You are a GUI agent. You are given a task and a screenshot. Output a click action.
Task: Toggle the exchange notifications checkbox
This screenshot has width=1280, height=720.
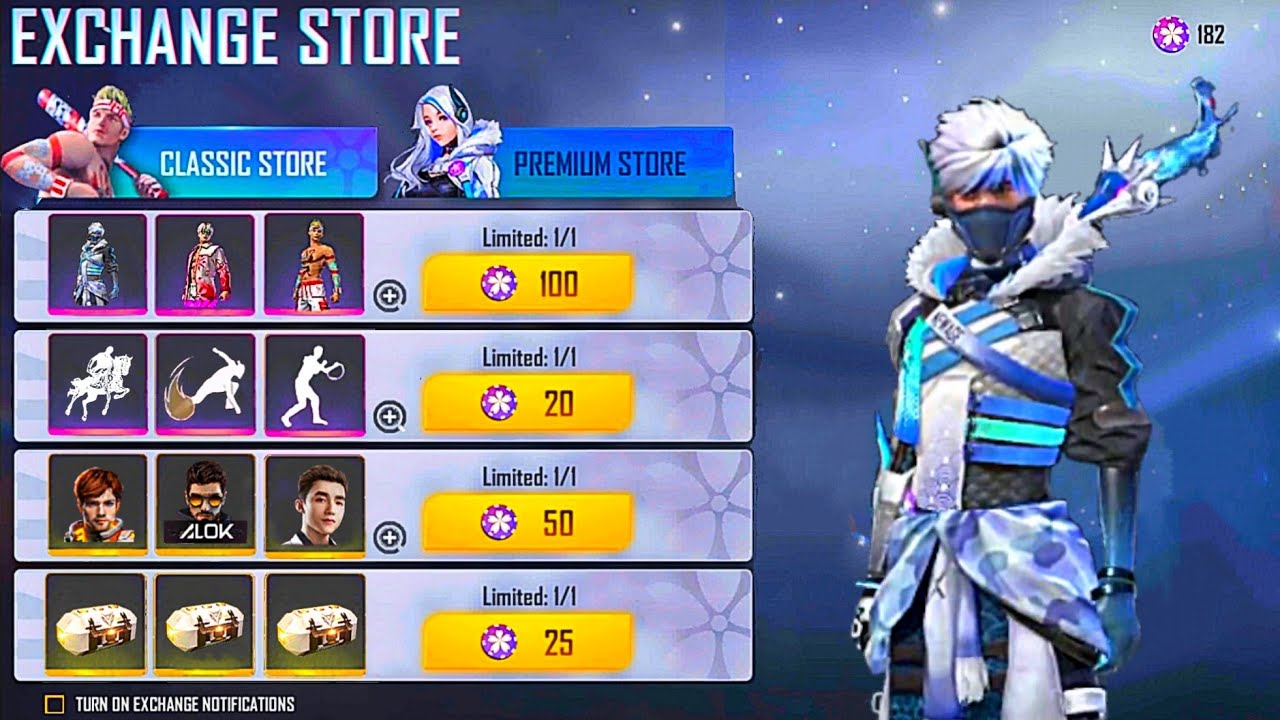(55, 704)
